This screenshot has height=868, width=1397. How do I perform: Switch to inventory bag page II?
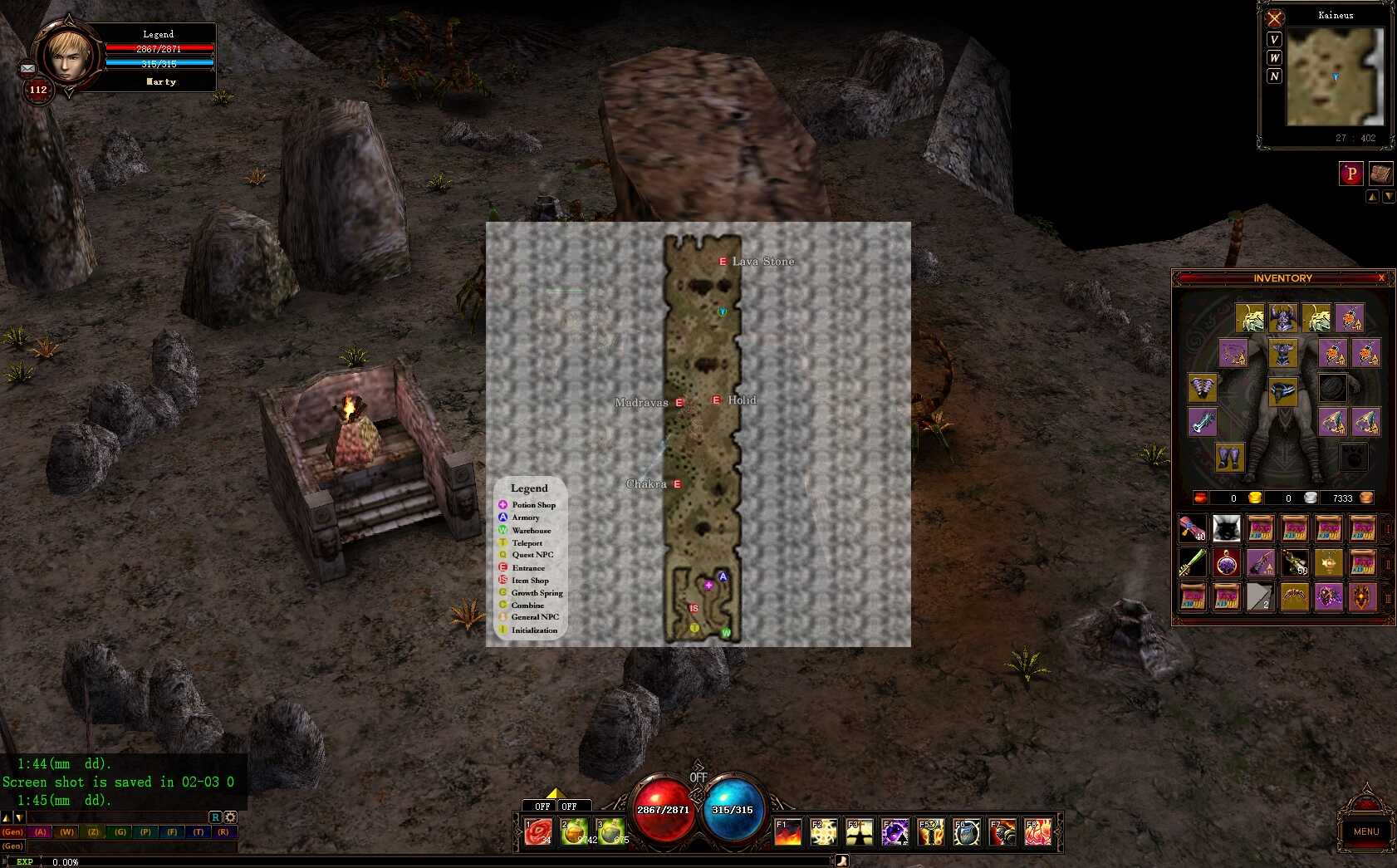point(1388,564)
